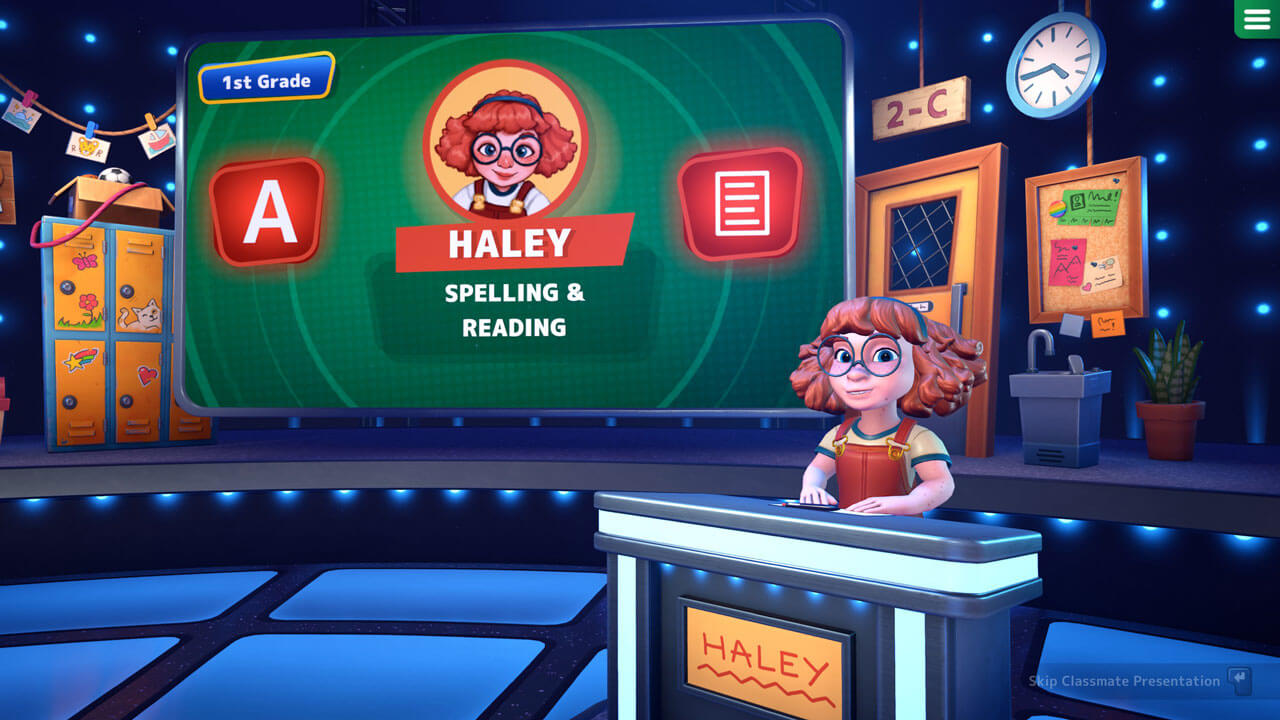1280x720 pixels.
Task: Click the heart sticker on the envelope note
Action: pos(1086,288)
